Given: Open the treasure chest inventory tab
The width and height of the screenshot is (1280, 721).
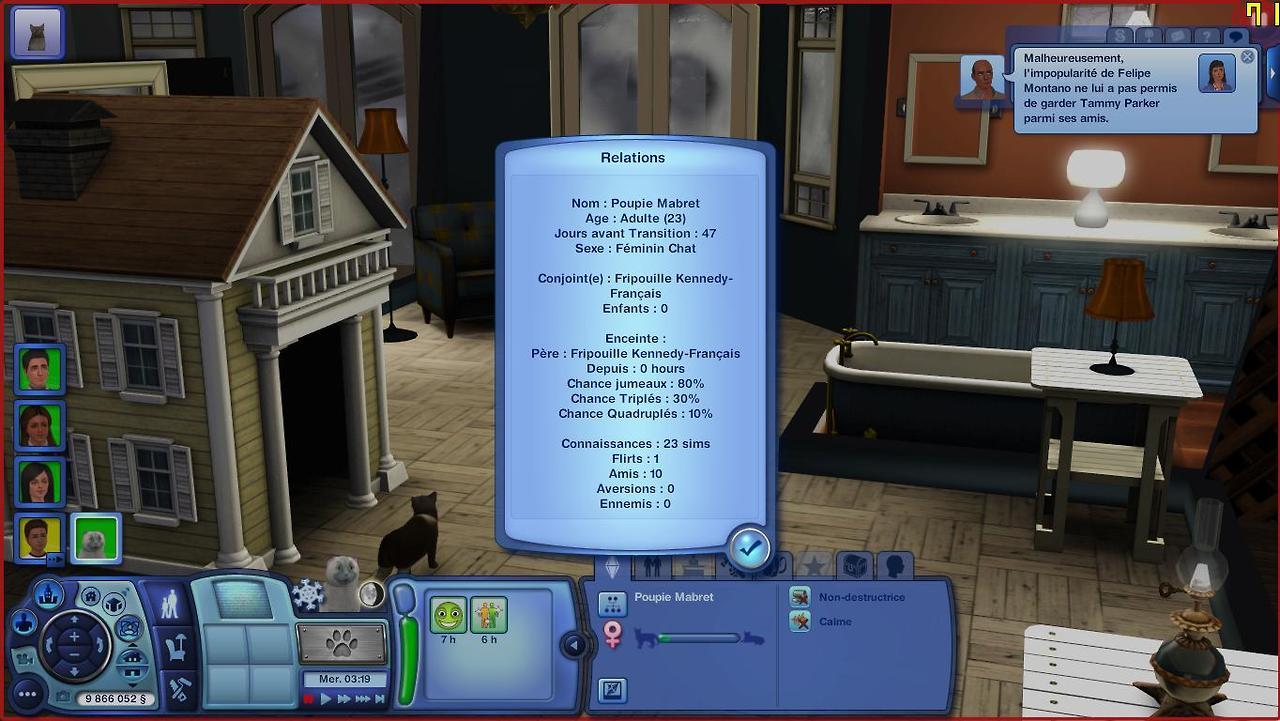Looking at the screenshot, I should pyautogui.click(x=854, y=567).
